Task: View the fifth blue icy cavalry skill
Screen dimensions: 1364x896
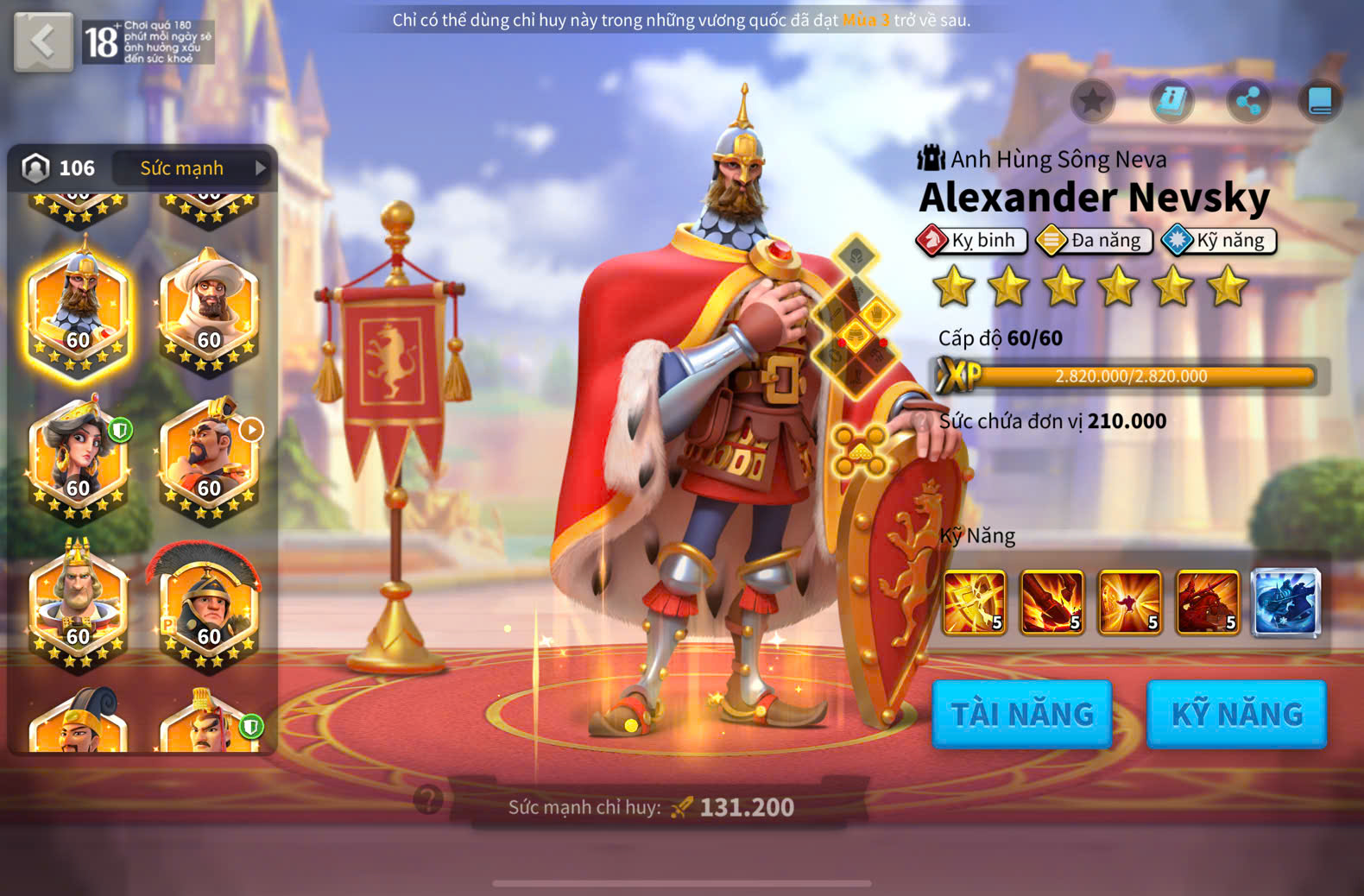Action: coord(1285,603)
